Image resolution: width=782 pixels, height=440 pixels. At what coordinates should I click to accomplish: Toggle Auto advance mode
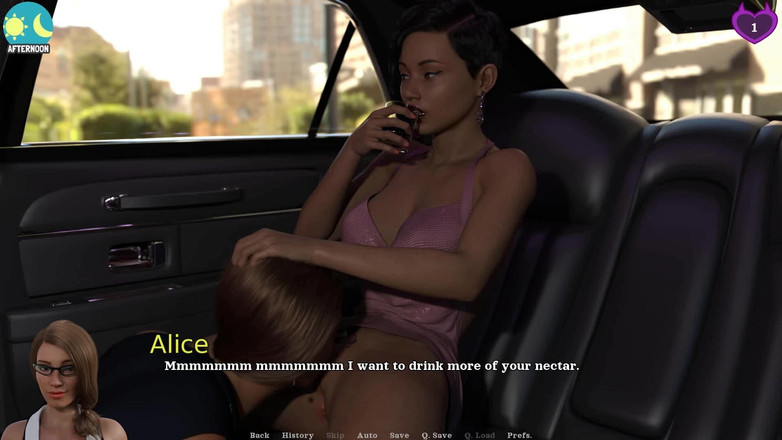[367, 435]
